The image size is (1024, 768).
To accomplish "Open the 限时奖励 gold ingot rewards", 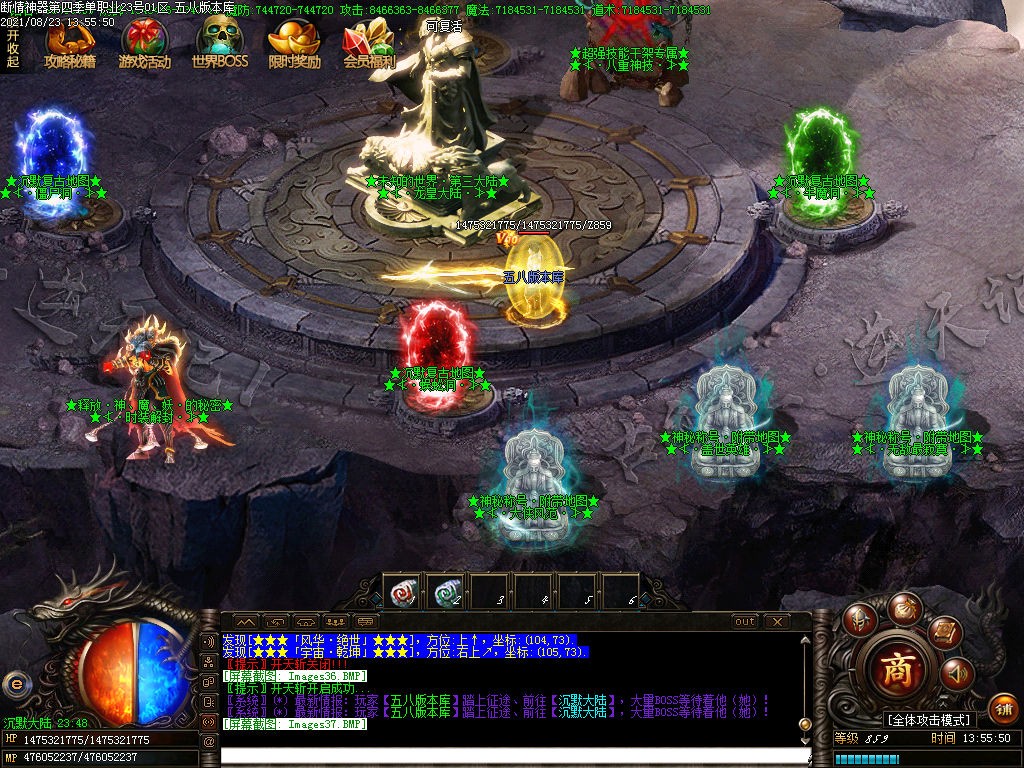I will tap(294, 43).
